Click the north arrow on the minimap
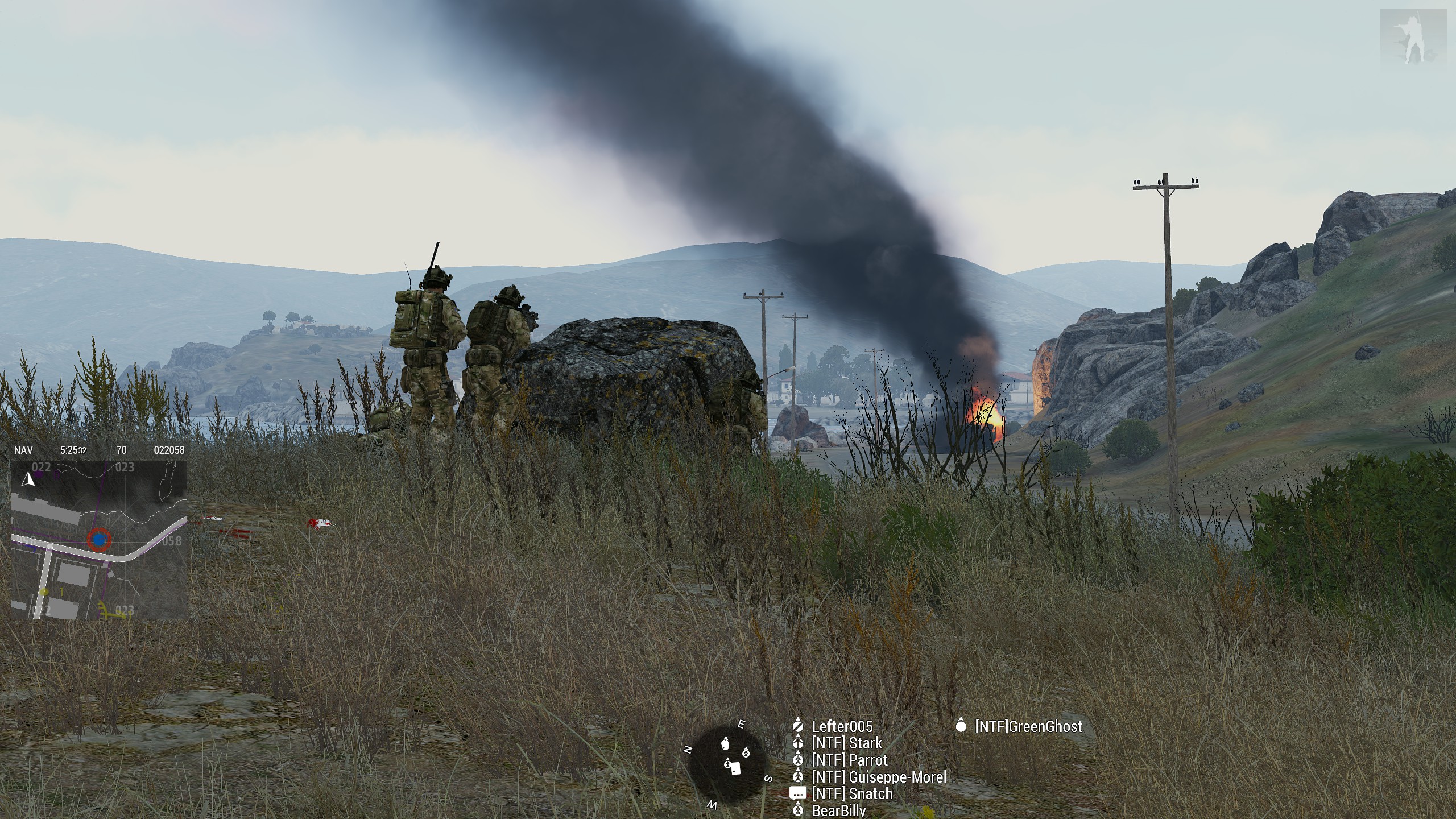 coord(28,479)
